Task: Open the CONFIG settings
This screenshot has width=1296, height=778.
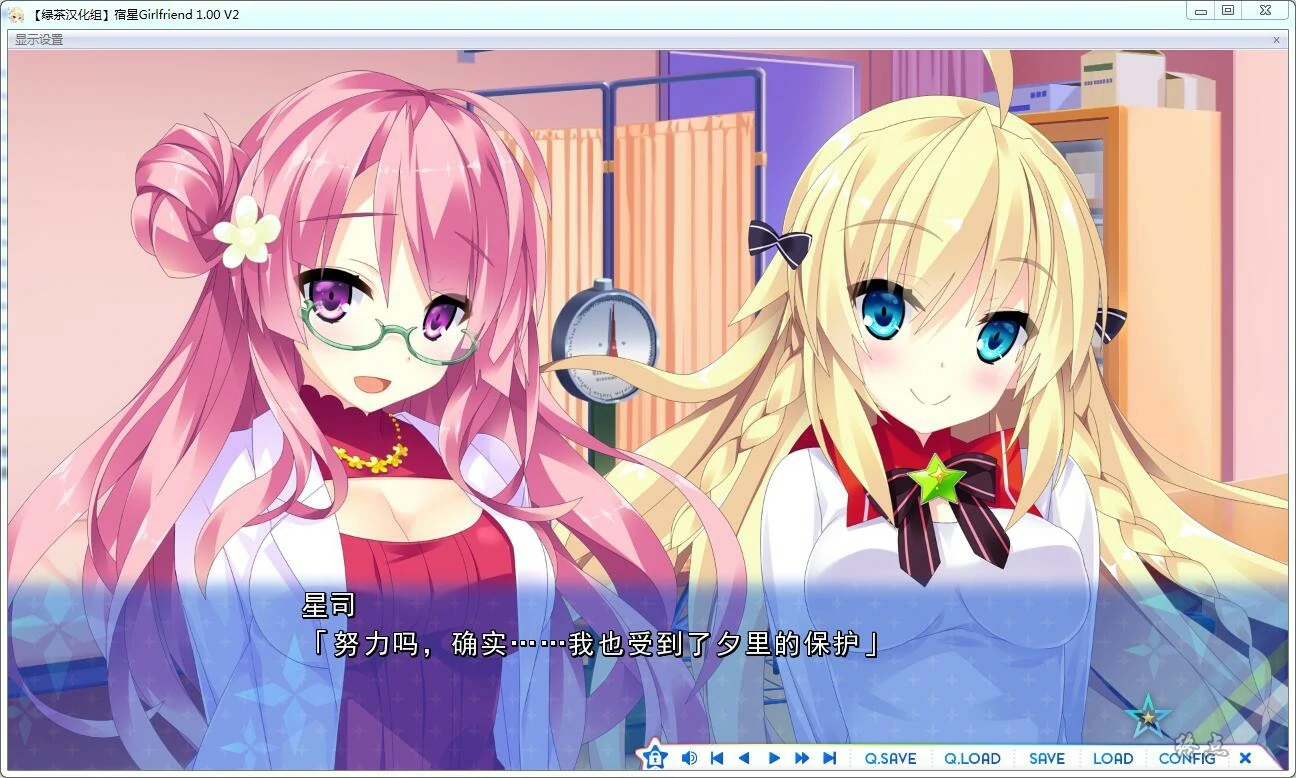Action: pos(1187,757)
